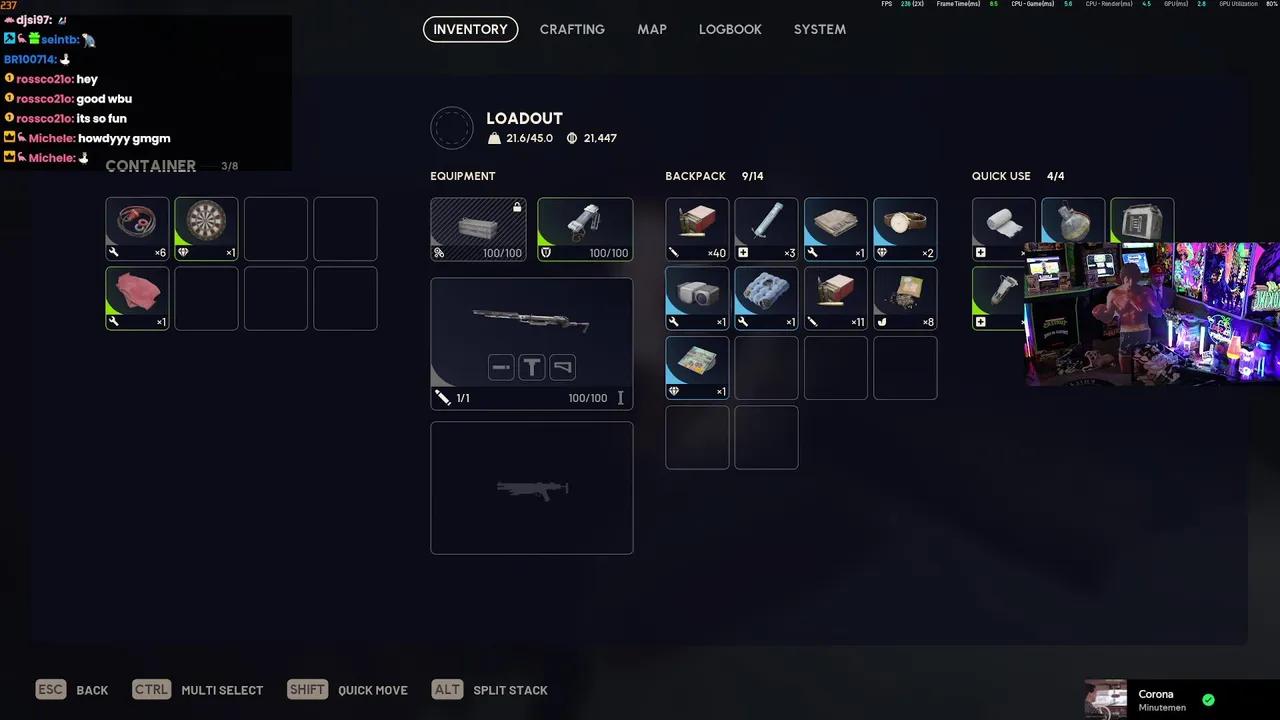Select the Inventory tab
The width and height of the screenshot is (1280, 720).
pyautogui.click(x=470, y=29)
